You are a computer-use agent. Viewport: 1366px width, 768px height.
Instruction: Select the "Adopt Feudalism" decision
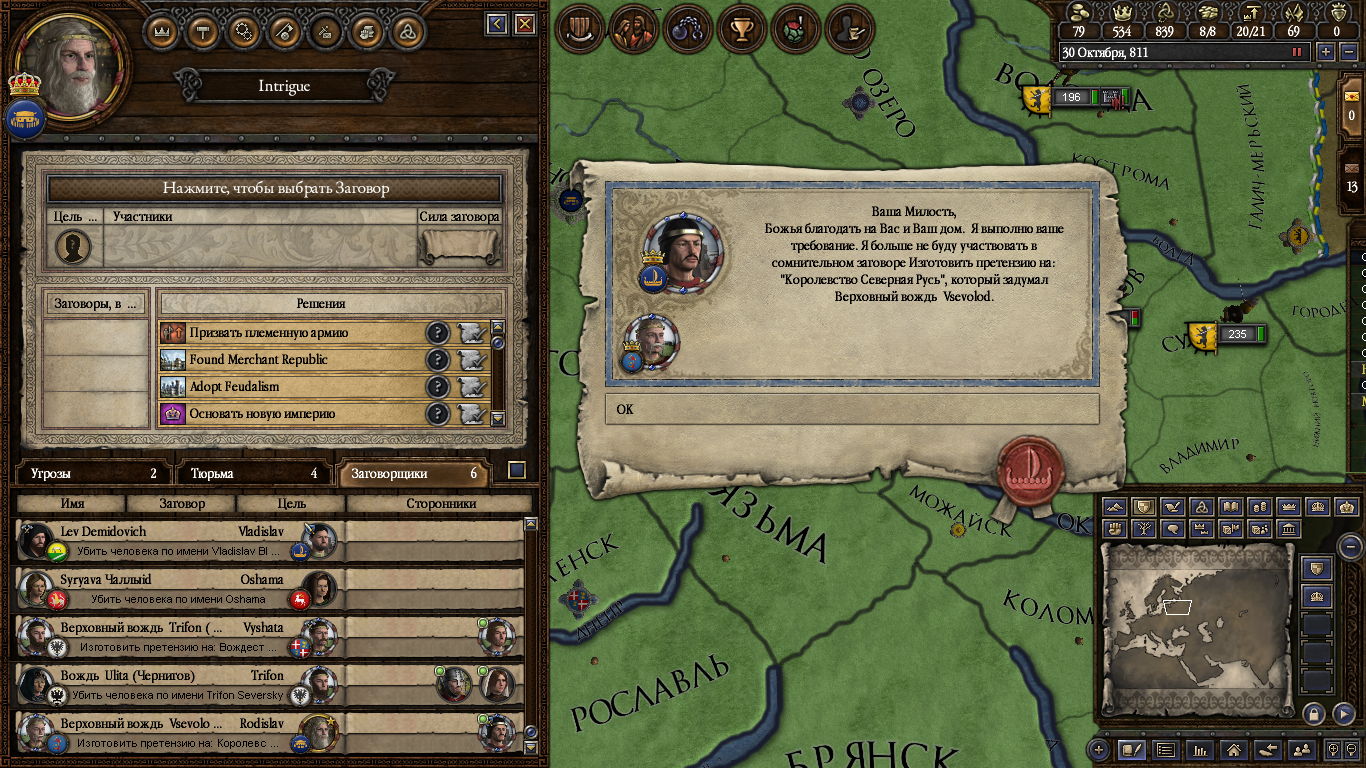[290, 387]
